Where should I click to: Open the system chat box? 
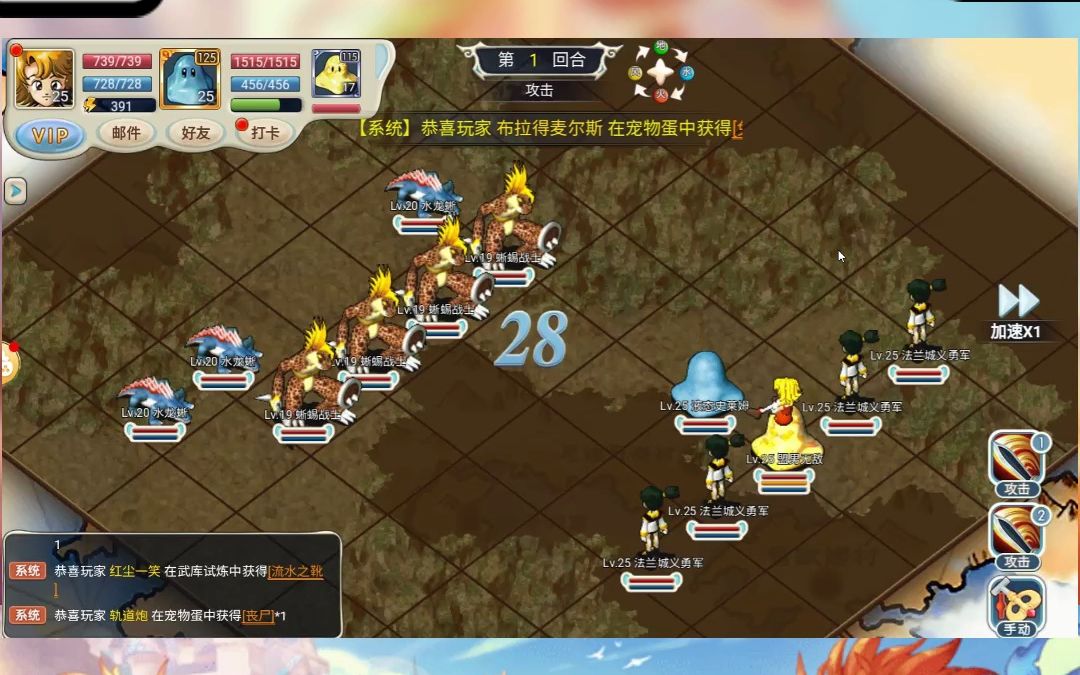point(172,585)
